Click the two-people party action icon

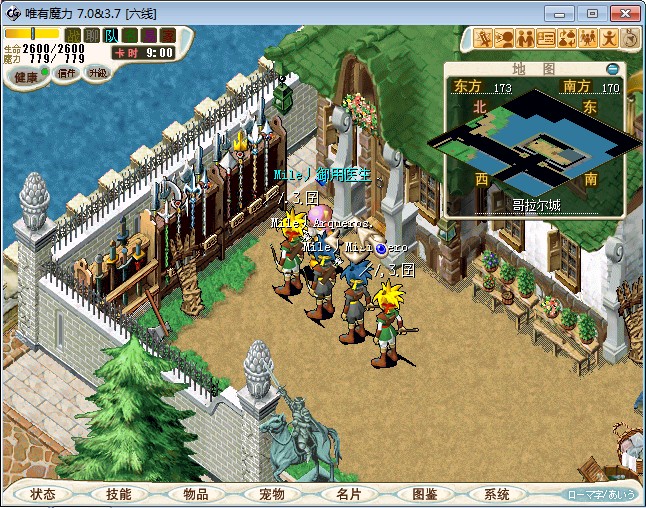[525, 39]
